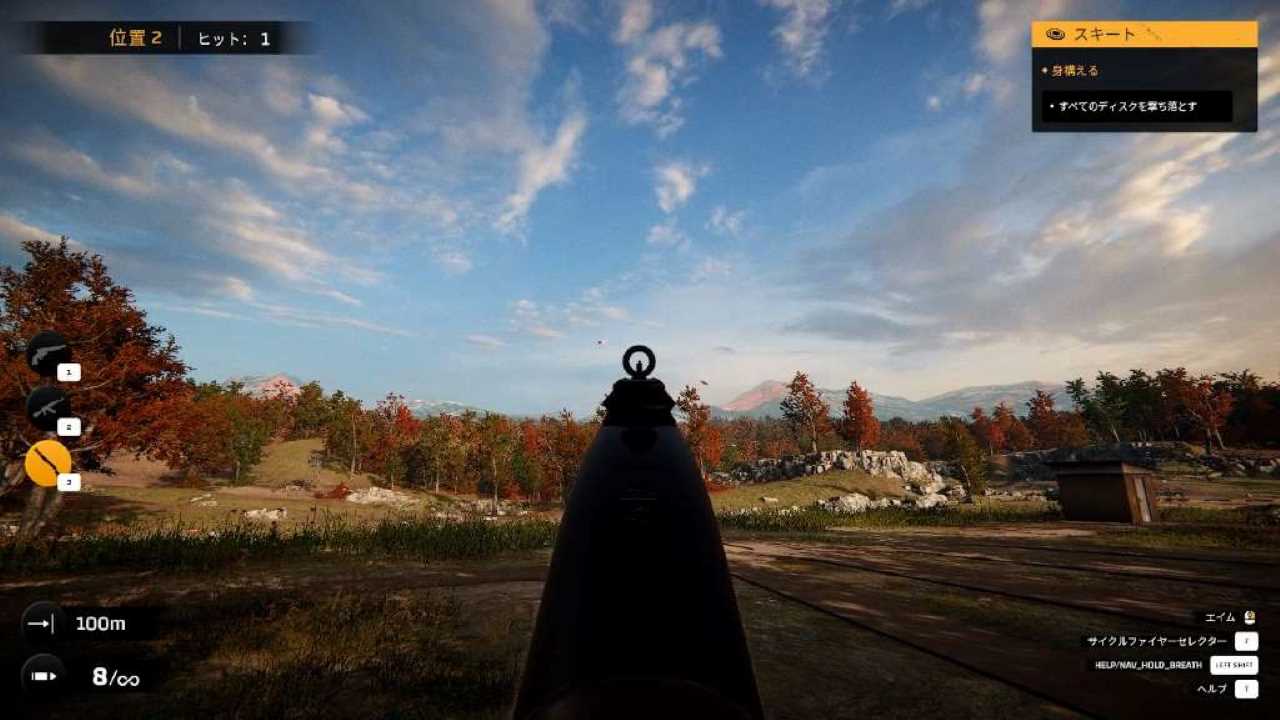Choose the highlighted orange shotgun slot
Viewport: 1280px width, 720px height.
(x=47, y=463)
